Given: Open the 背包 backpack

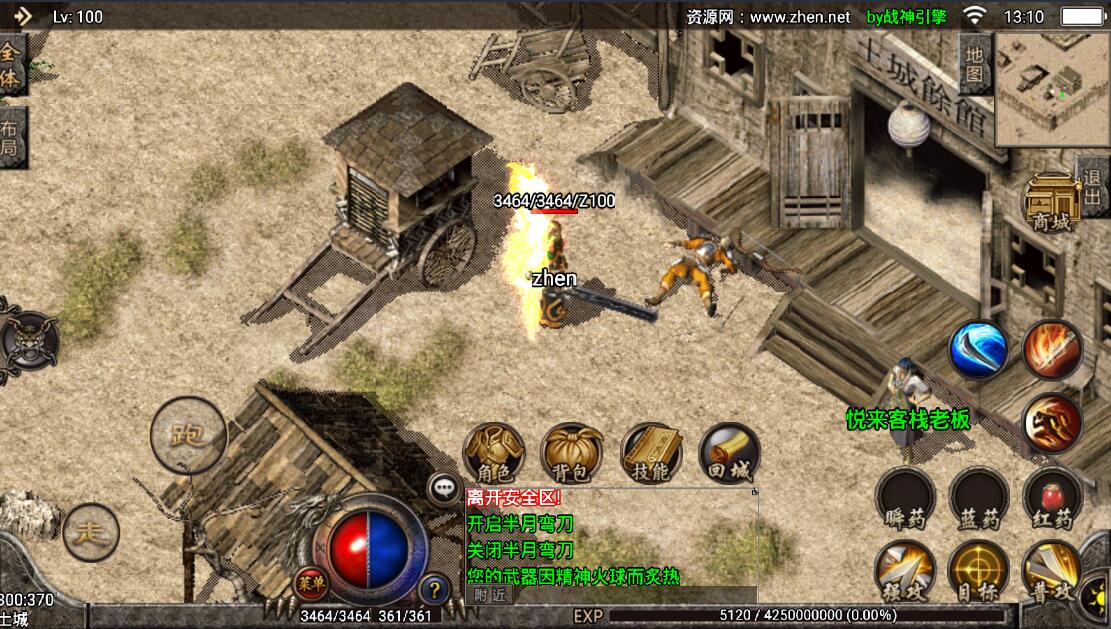Looking at the screenshot, I should 572,453.
